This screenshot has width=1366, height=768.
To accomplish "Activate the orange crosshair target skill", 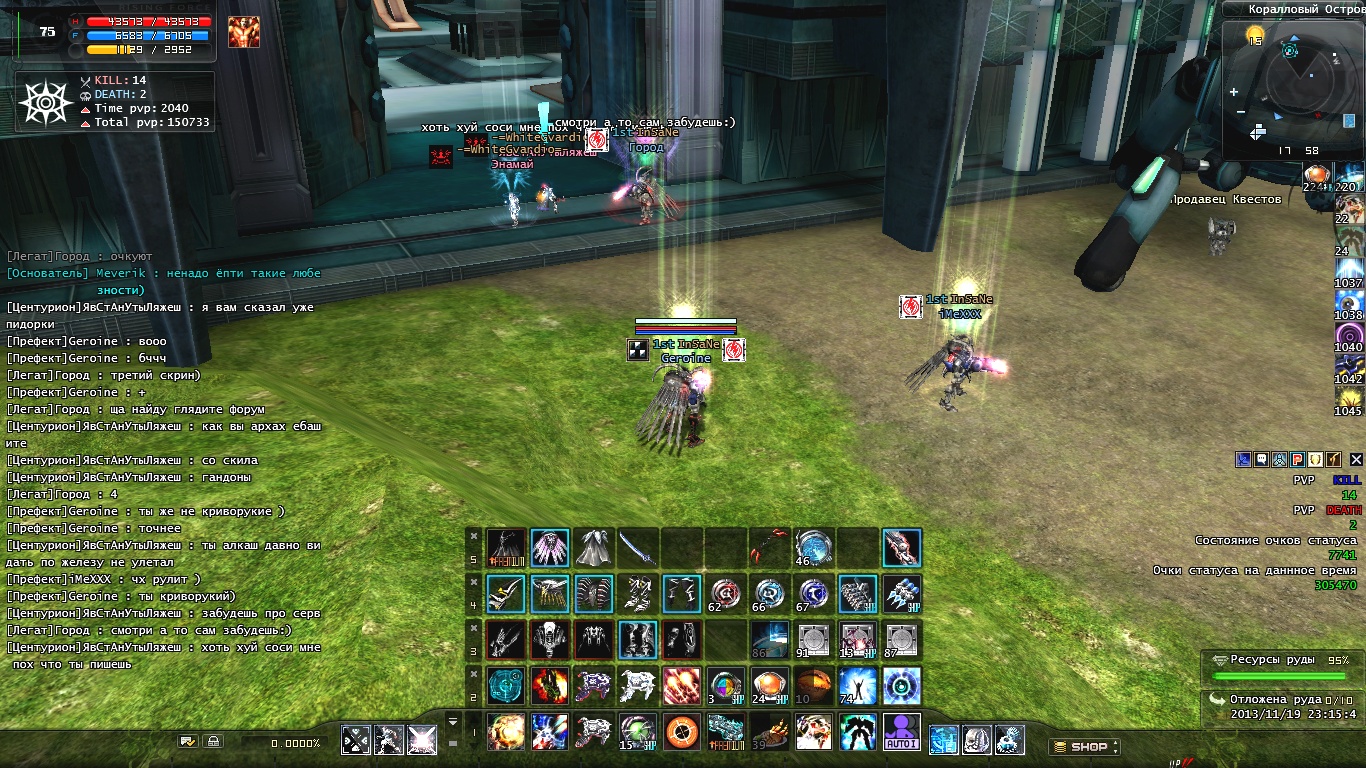I will point(683,732).
